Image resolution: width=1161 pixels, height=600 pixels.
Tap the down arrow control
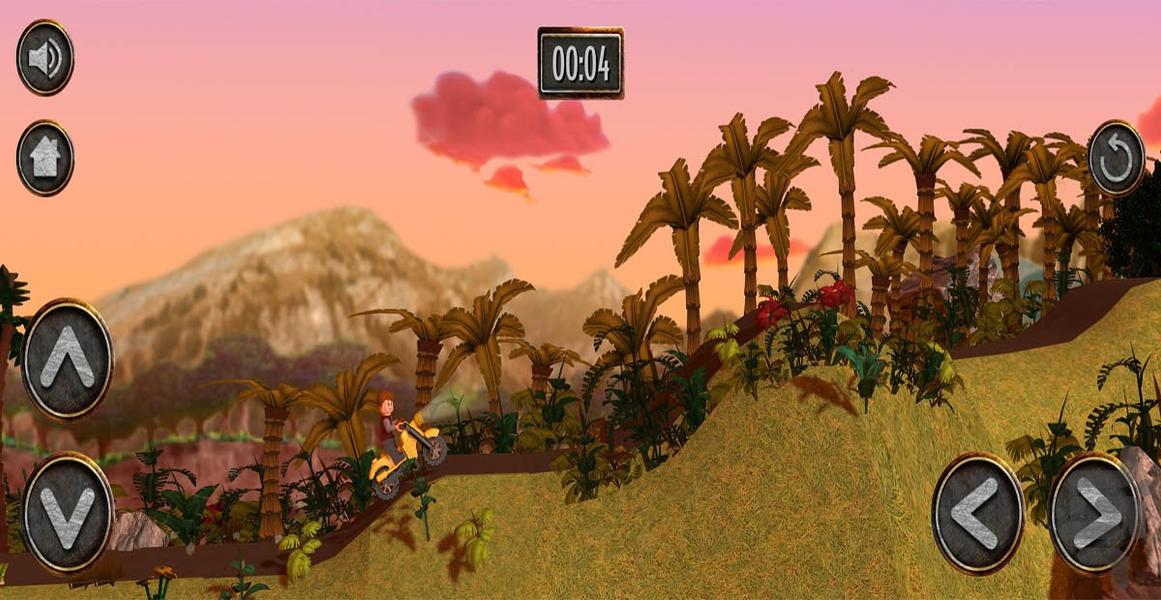(67, 512)
